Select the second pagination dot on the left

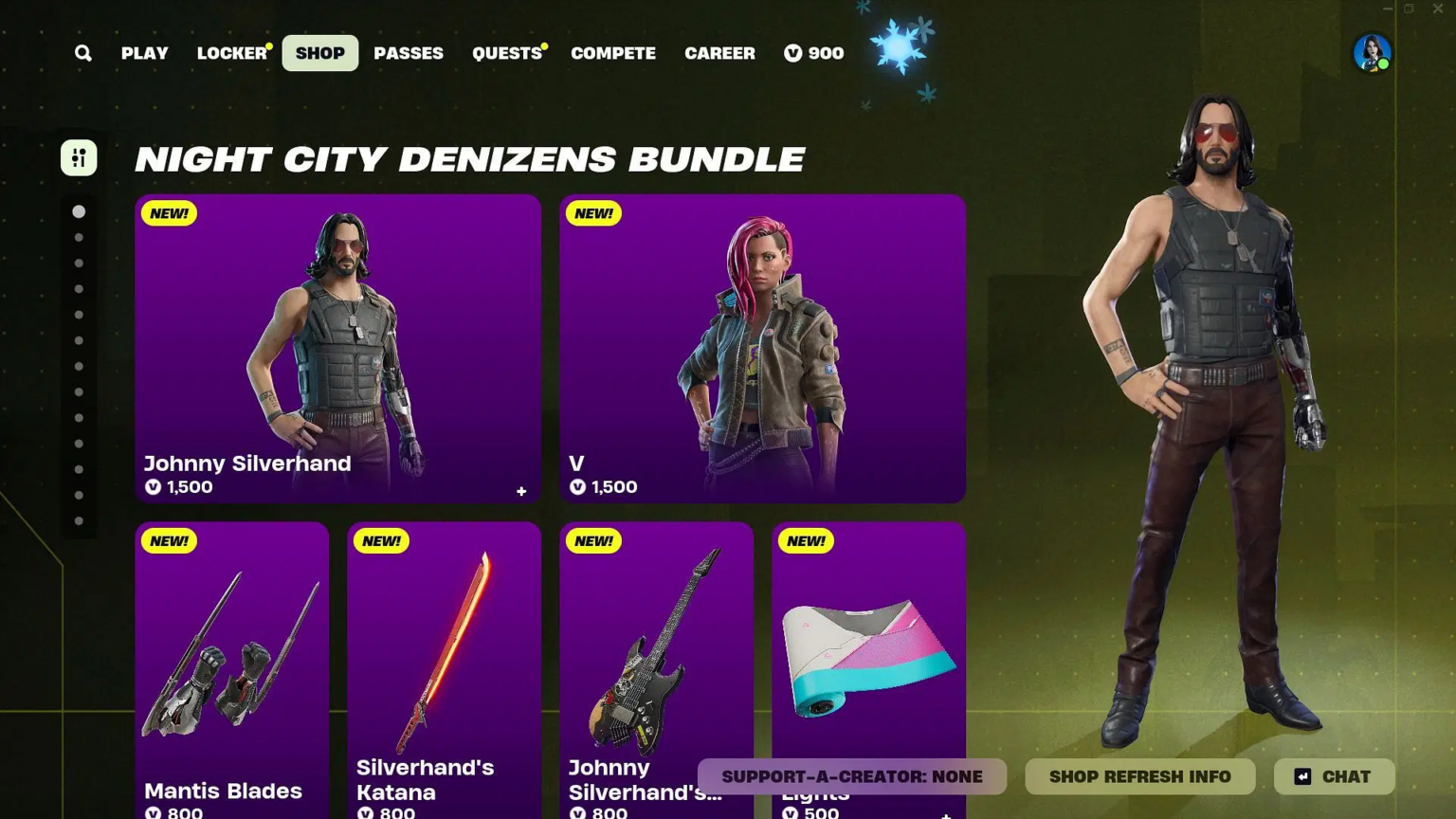click(x=79, y=237)
